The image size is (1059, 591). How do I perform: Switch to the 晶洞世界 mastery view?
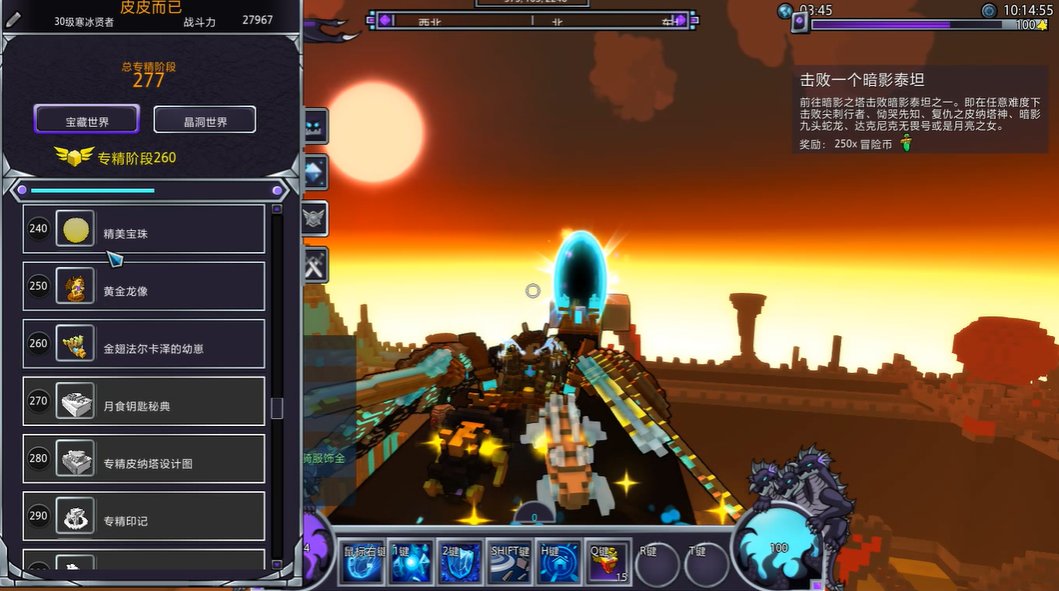point(204,121)
